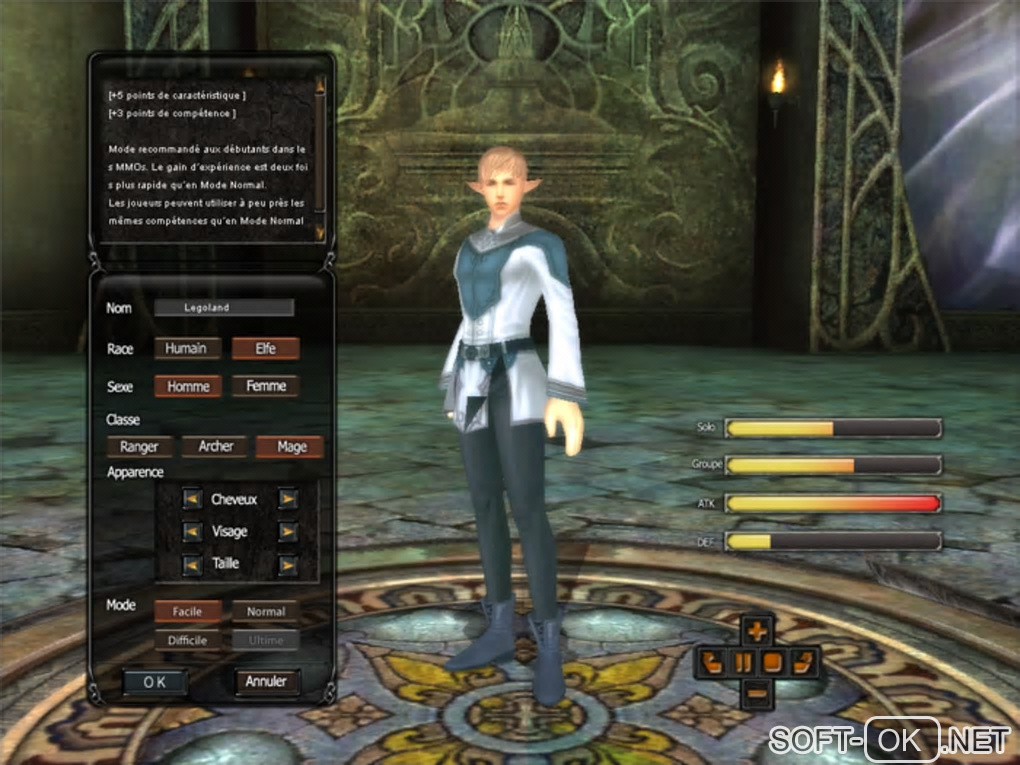Choose the Difficile mode
Image resolution: width=1020 pixels, height=765 pixels.
coord(187,640)
